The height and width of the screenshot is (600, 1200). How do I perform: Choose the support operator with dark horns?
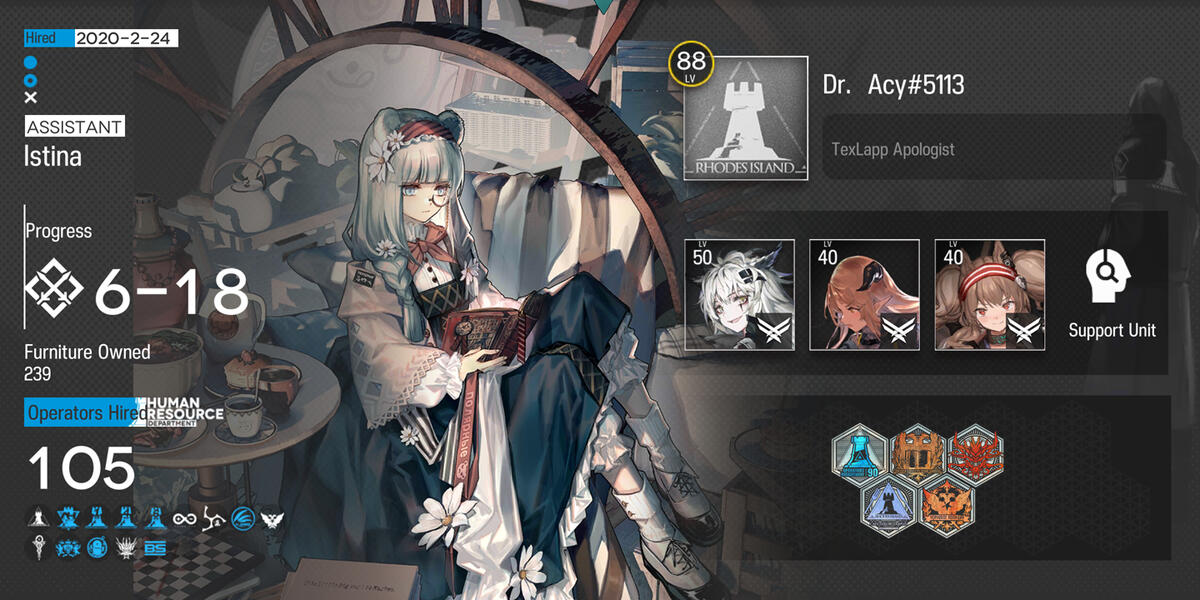(x=864, y=295)
